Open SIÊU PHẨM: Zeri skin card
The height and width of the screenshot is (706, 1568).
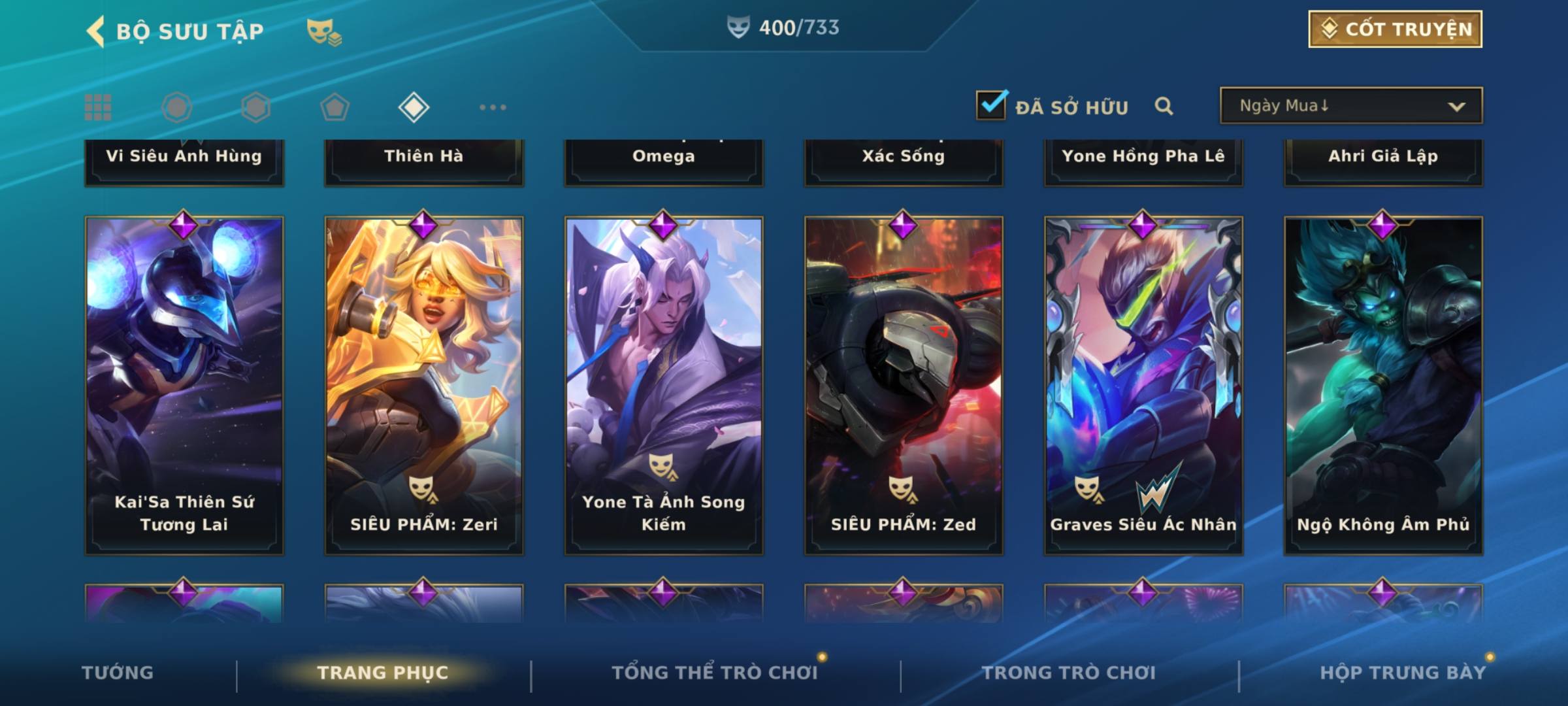424,386
